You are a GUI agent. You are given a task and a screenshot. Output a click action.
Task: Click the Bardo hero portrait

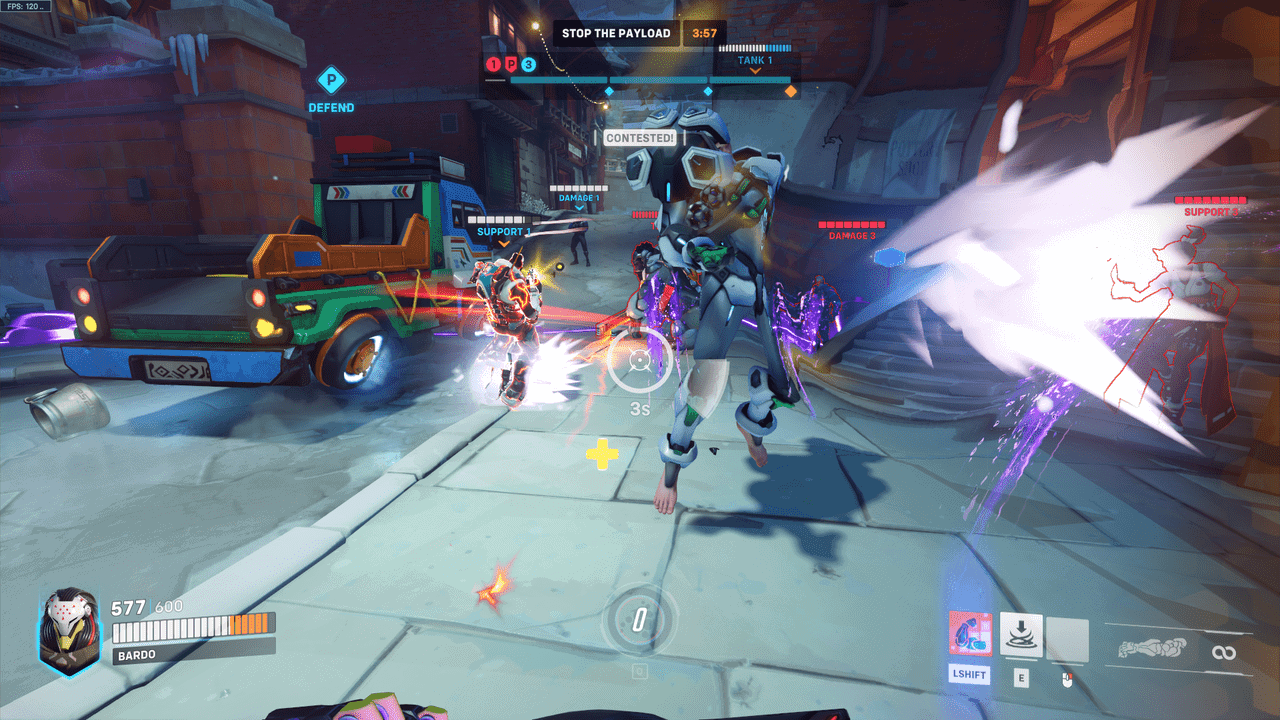coord(68,627)
